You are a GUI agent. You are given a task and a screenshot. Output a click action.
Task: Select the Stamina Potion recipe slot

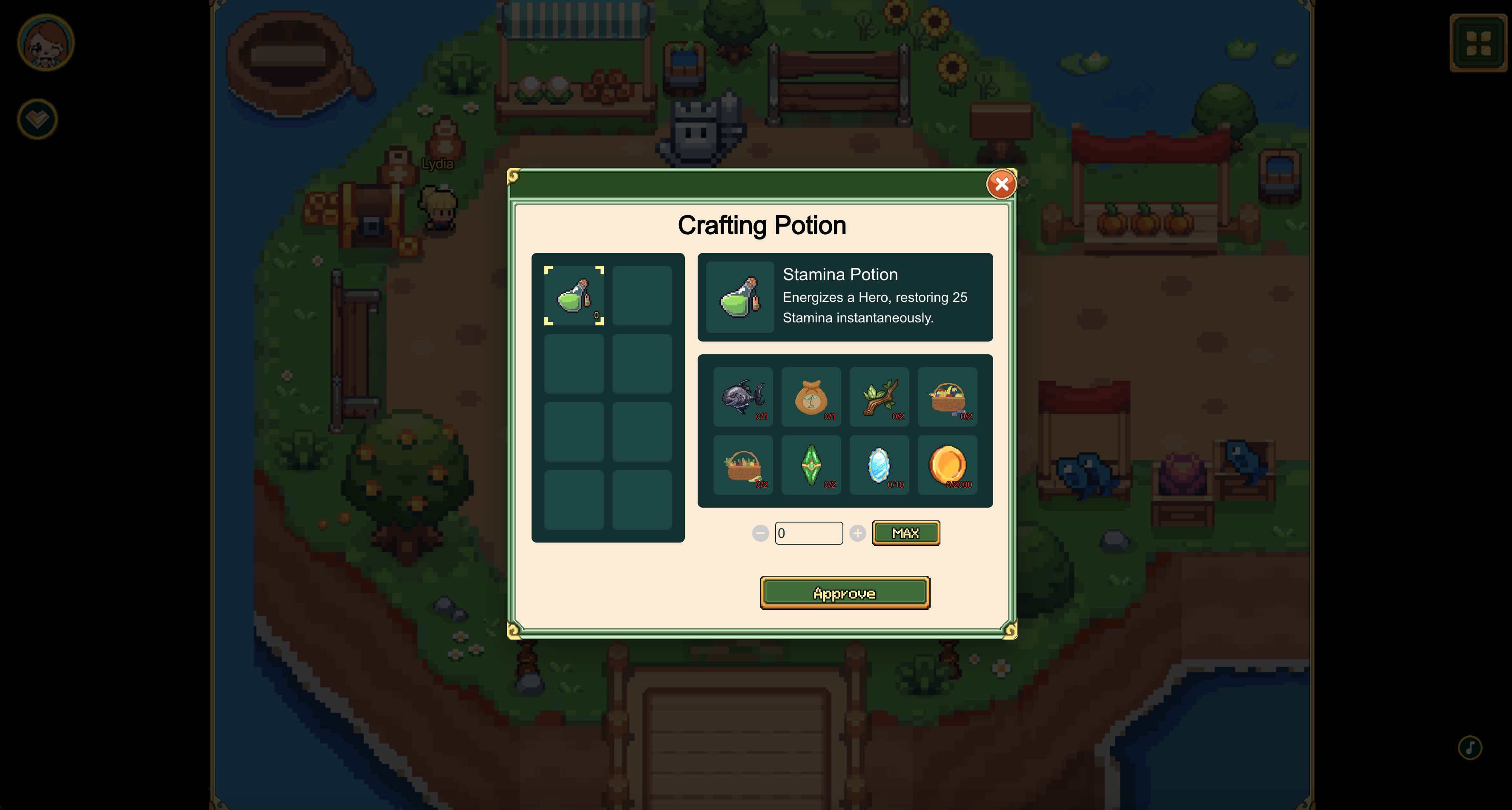(x=573, y=295)
